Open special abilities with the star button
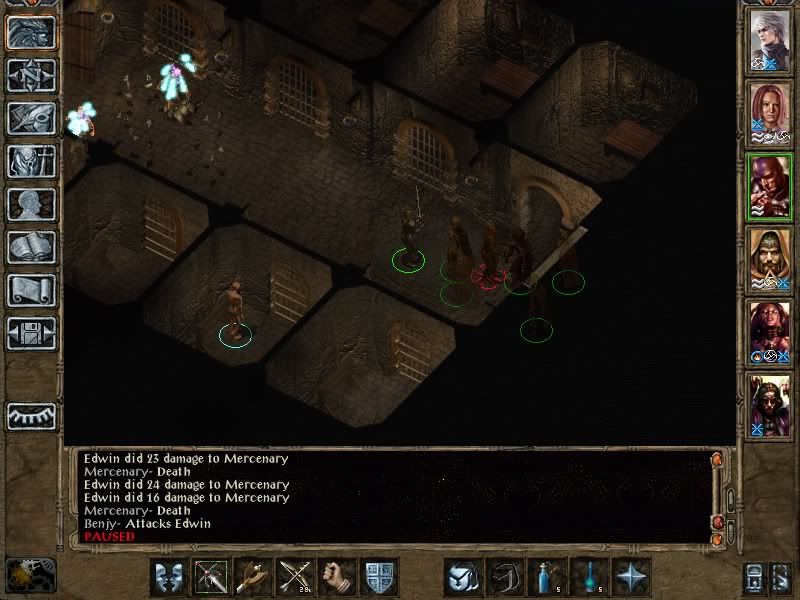 click(631, 577)
